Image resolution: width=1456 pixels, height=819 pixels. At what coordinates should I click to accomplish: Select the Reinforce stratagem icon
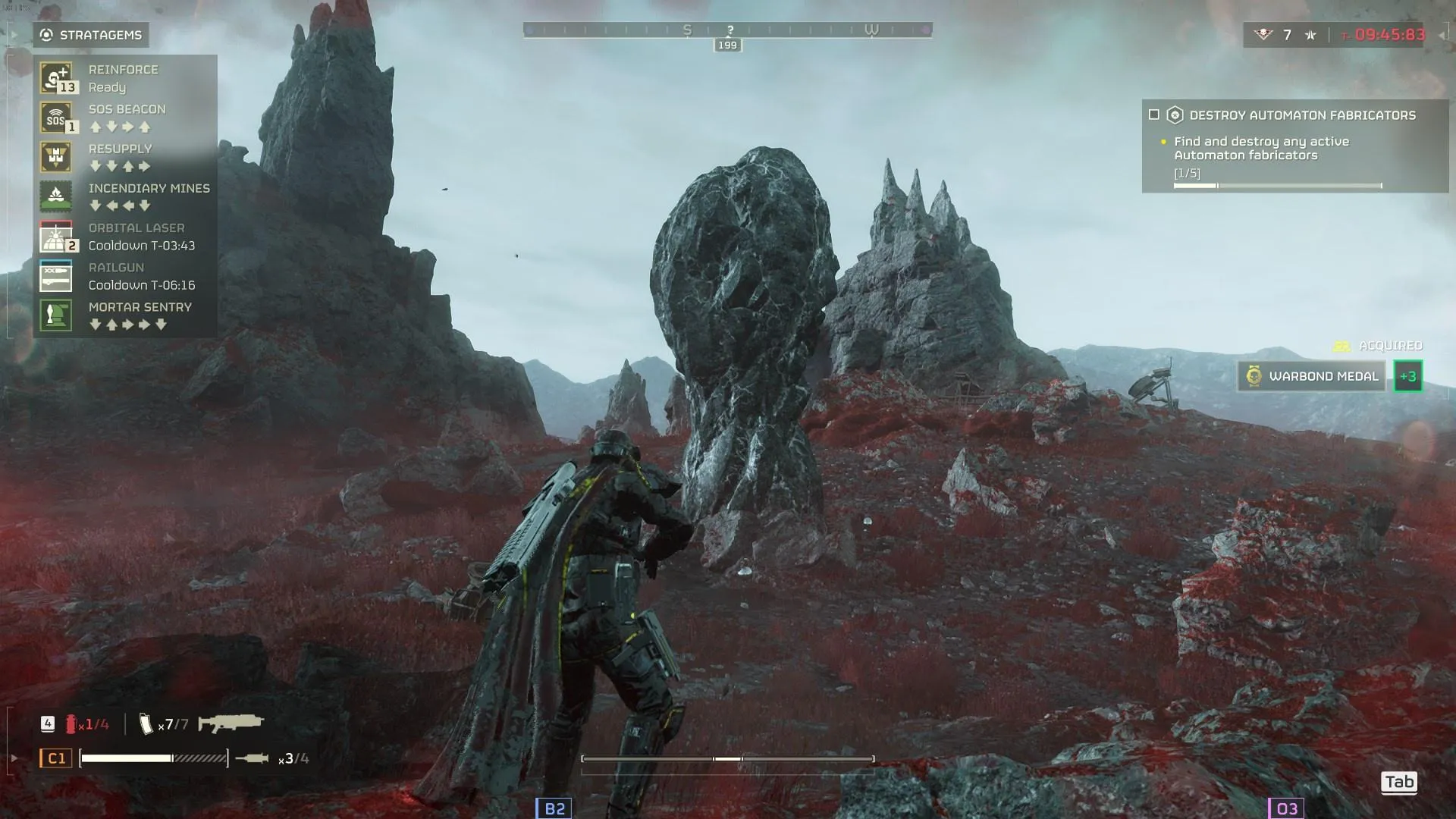click(x=56, y=78)
